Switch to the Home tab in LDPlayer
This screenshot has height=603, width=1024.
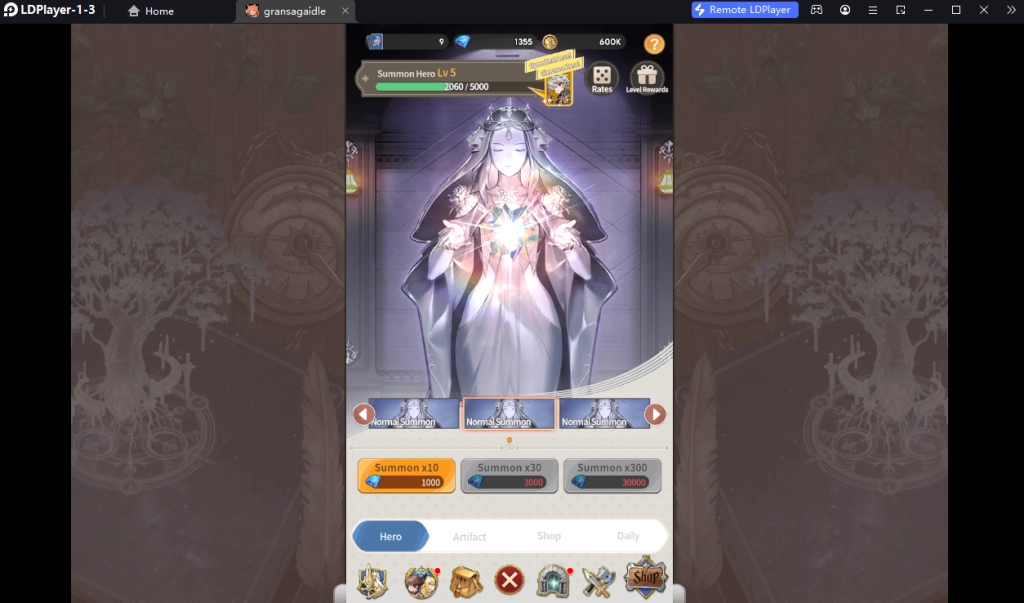tap(151, 11)
